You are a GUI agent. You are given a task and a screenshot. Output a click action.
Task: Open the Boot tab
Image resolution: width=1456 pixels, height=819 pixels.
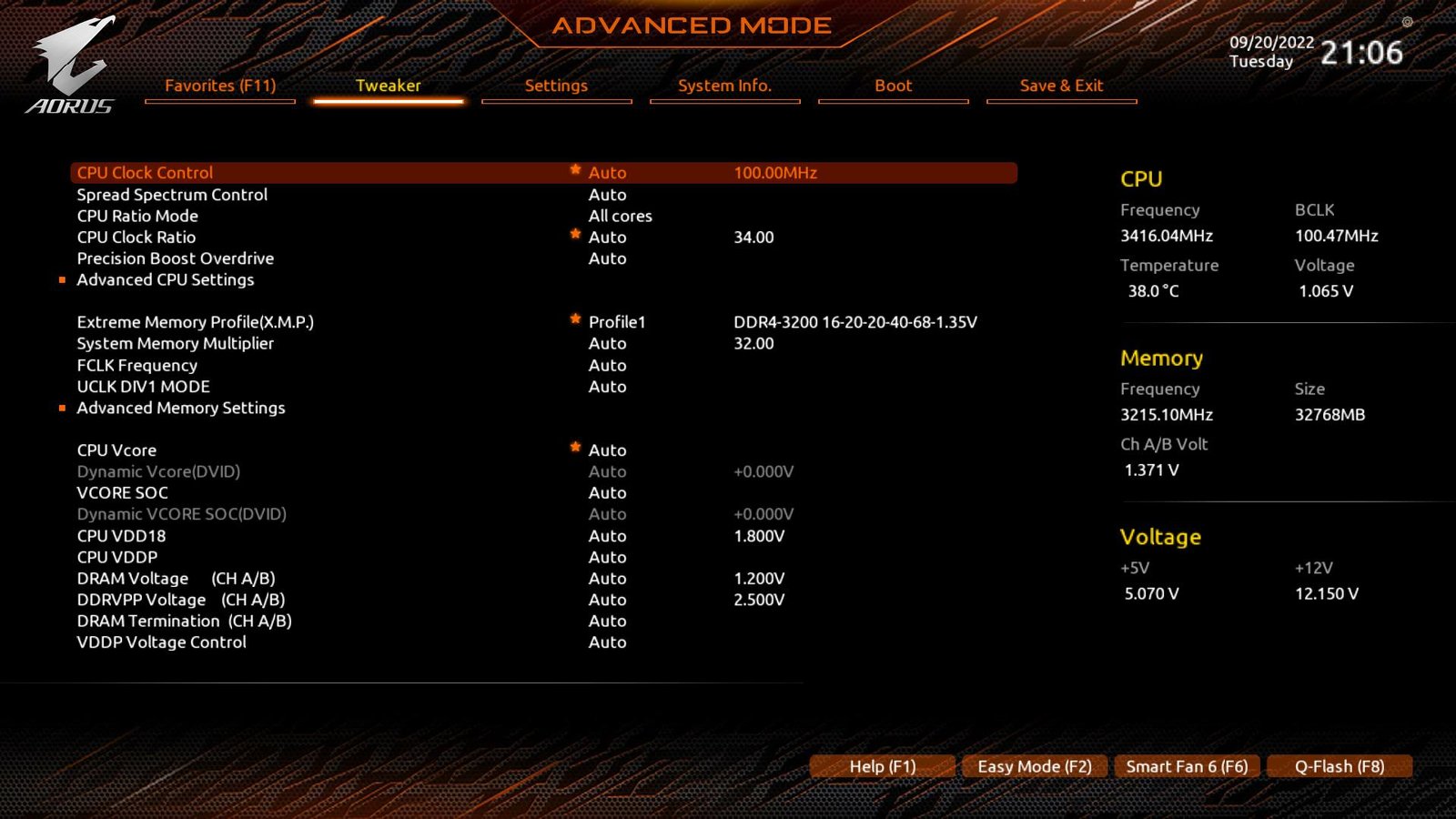[893, 86]
